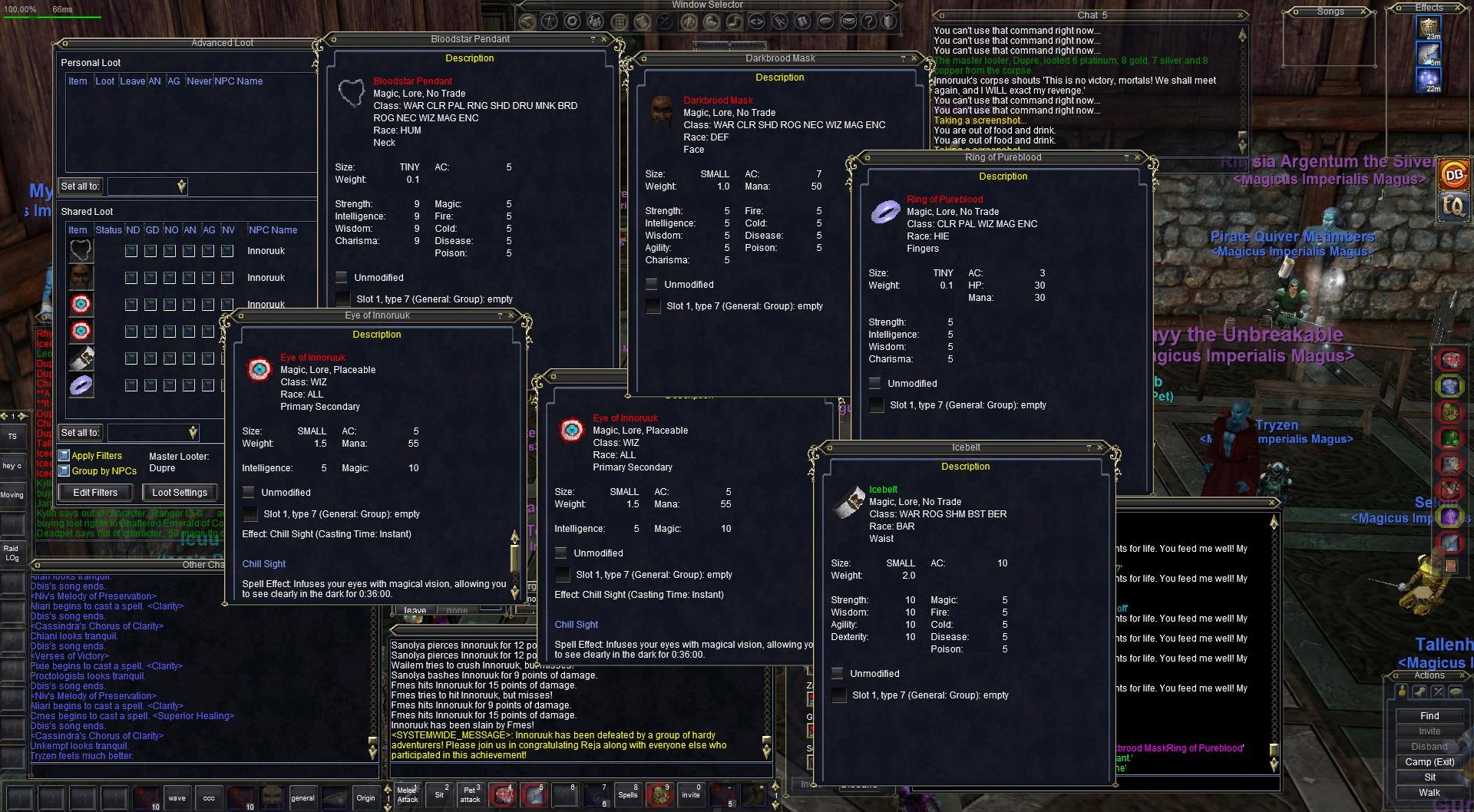
Task: Close the Icebelt description window
Action: pos(1101,447)
